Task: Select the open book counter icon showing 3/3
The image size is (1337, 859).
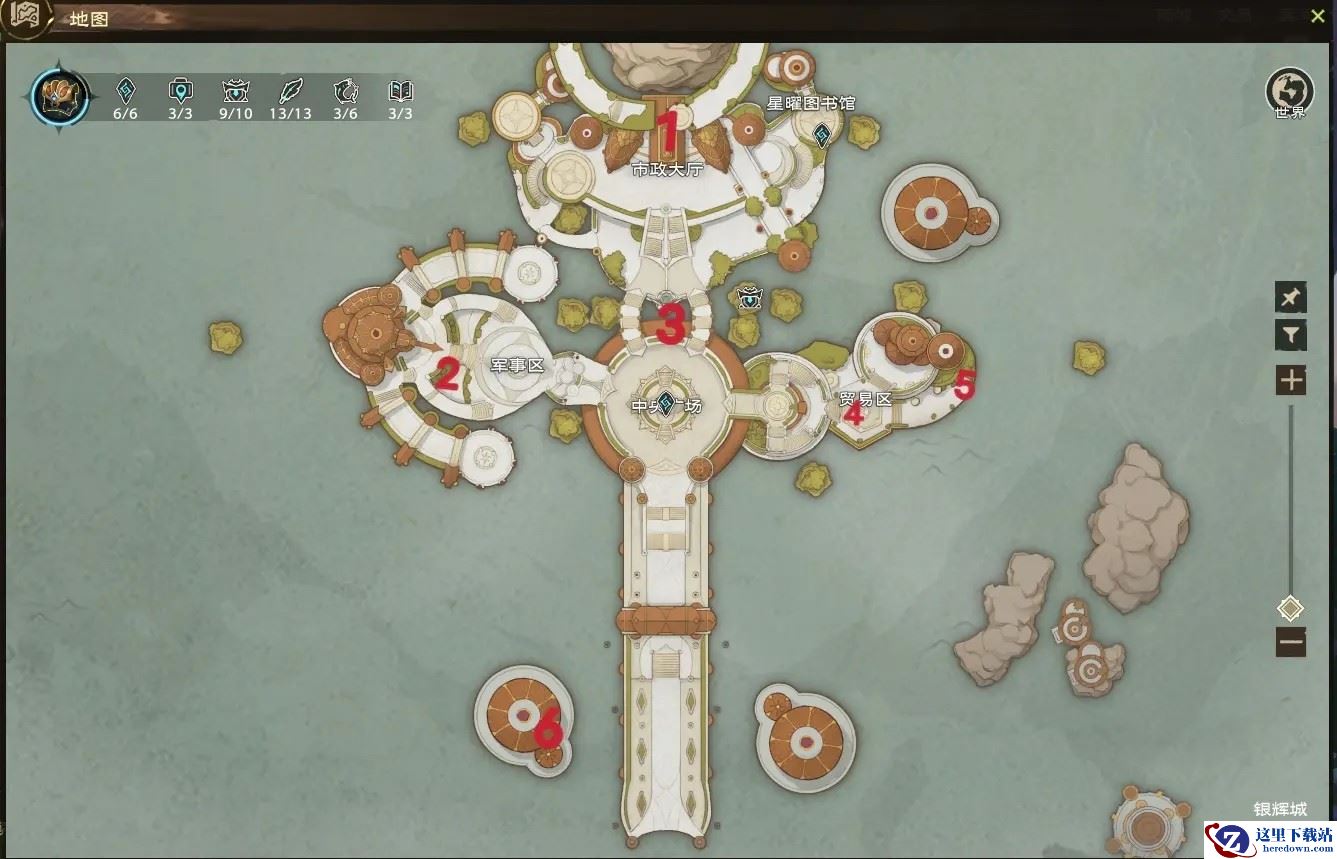Action: (x=400, y=91)
